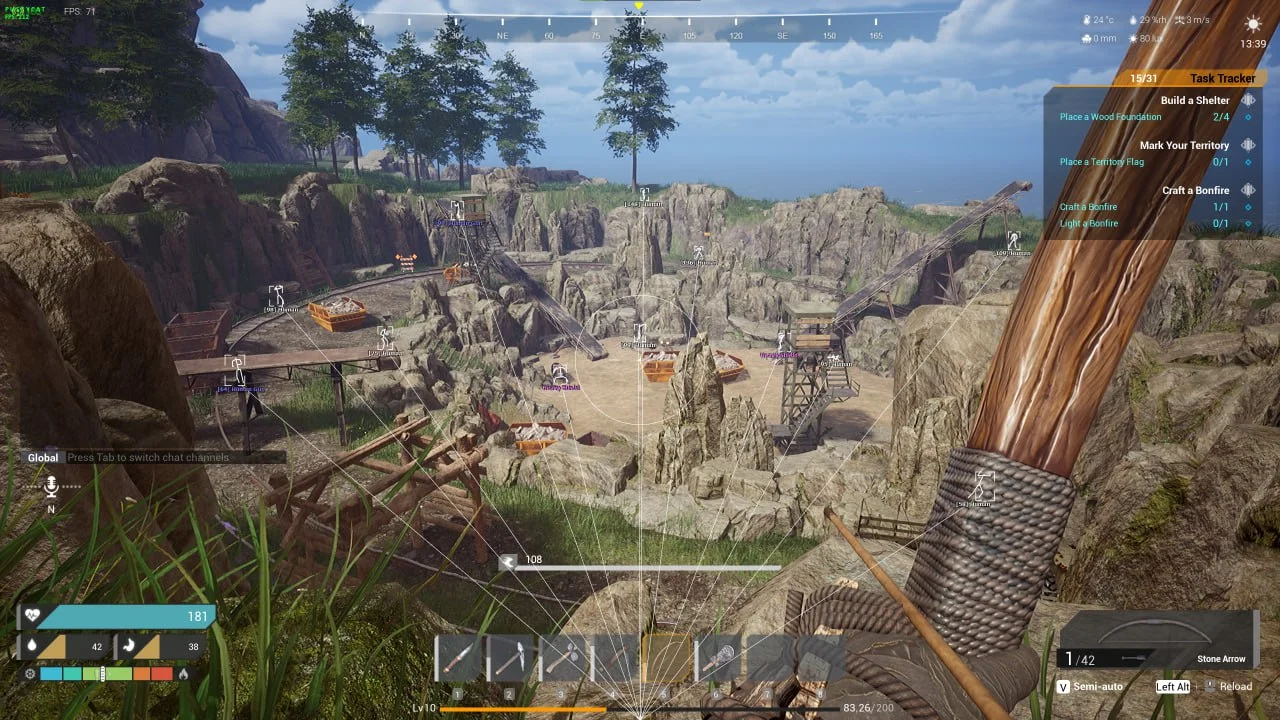This screenshot has width=1280, height=720.
Task: Select the Build a Shelter task
Action: click(x=1195, y=100)
